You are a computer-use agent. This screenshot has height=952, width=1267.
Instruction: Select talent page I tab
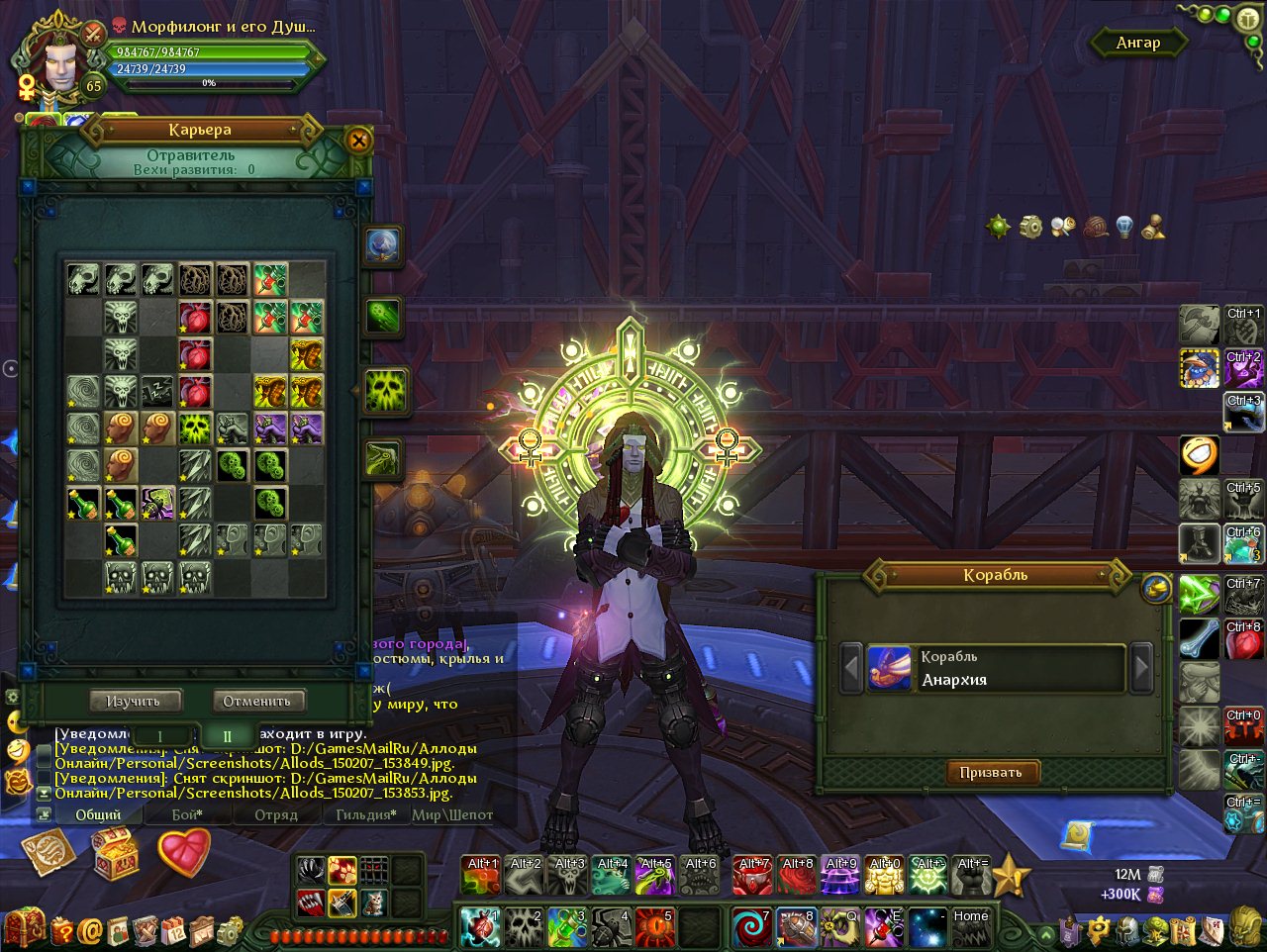pyautogui.click(x=160, y=736)
